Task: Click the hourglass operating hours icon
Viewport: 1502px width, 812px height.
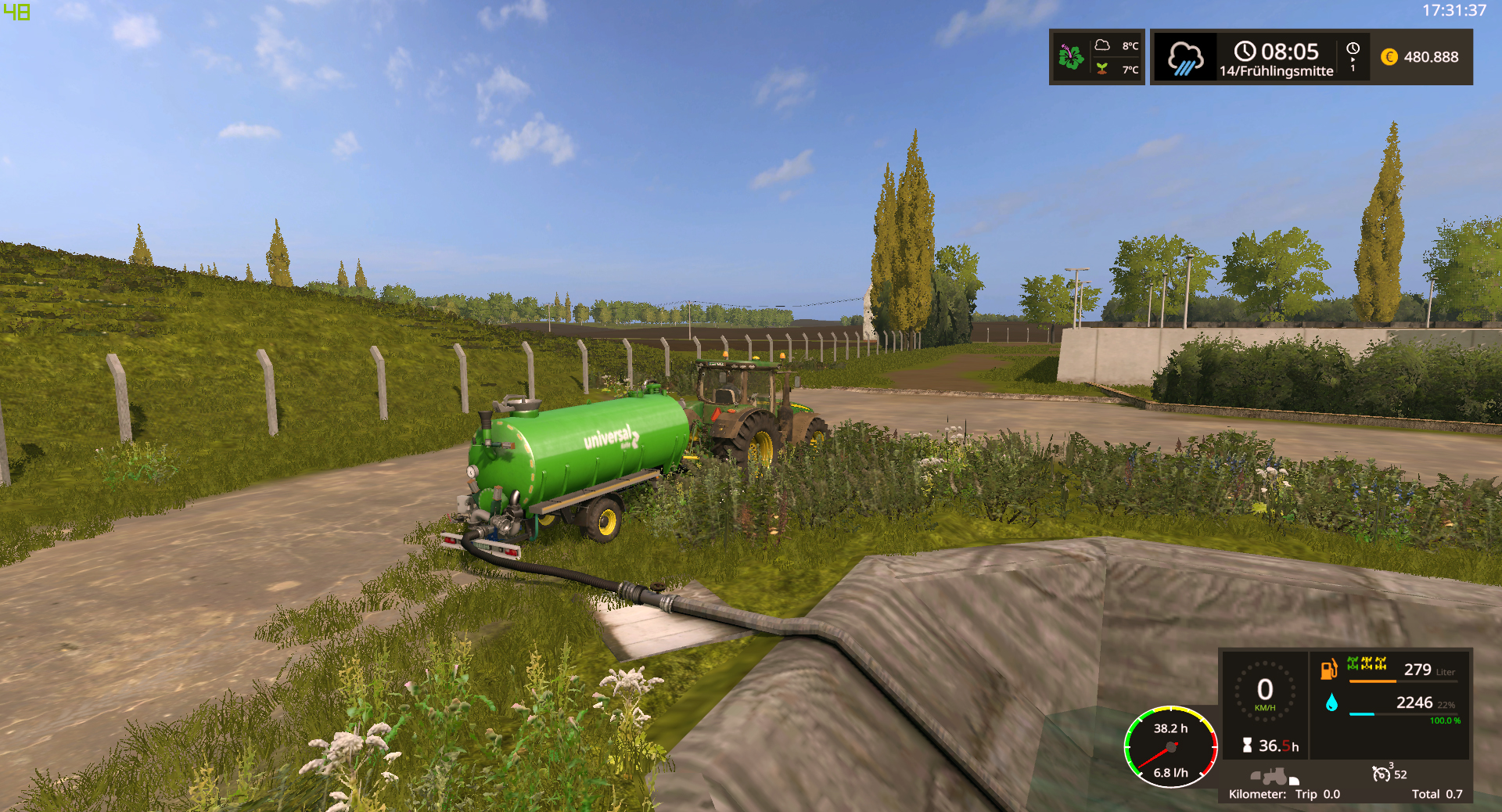Action: click(1247, 746)
